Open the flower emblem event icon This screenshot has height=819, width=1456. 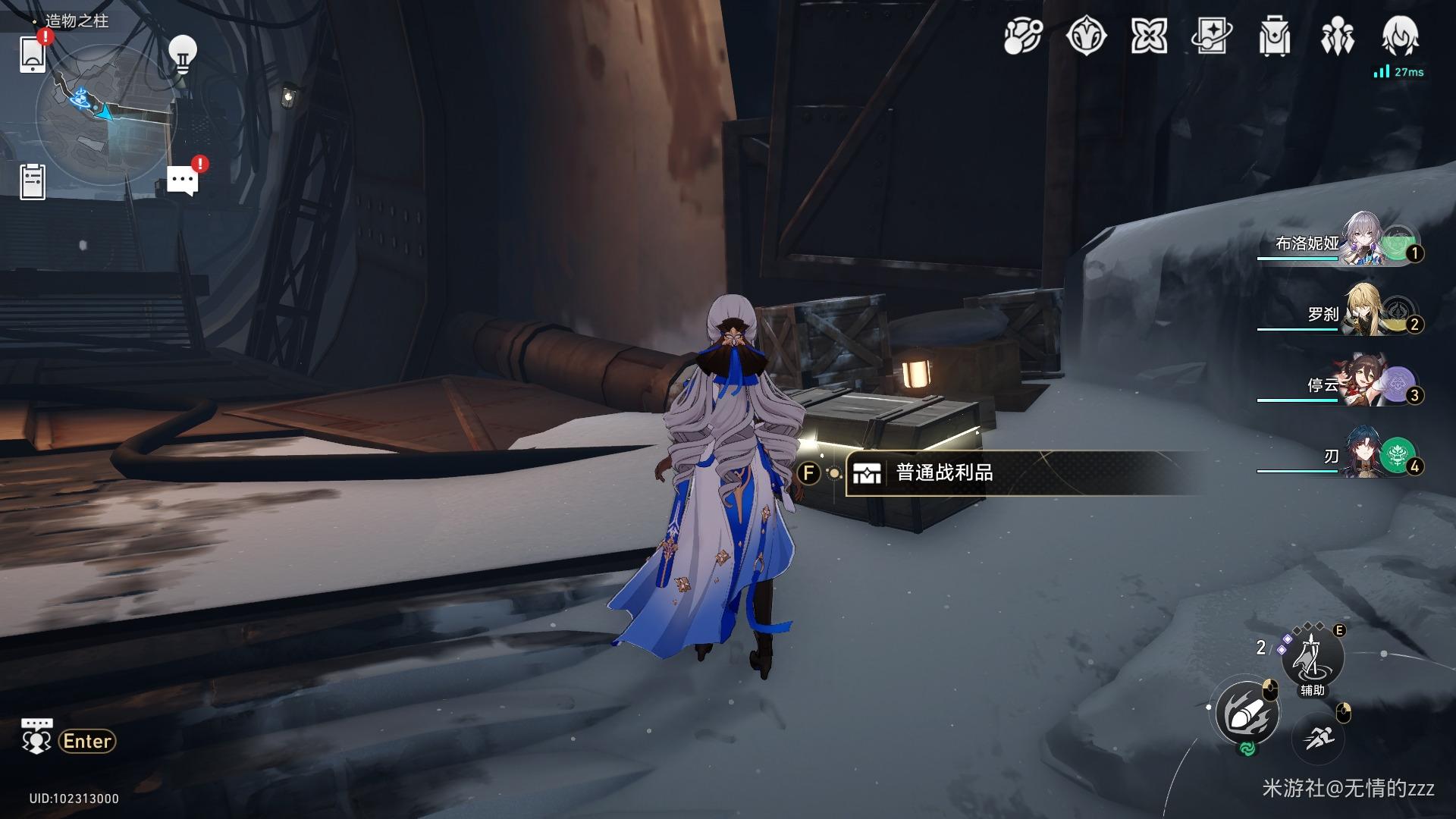click(1086, 36)
